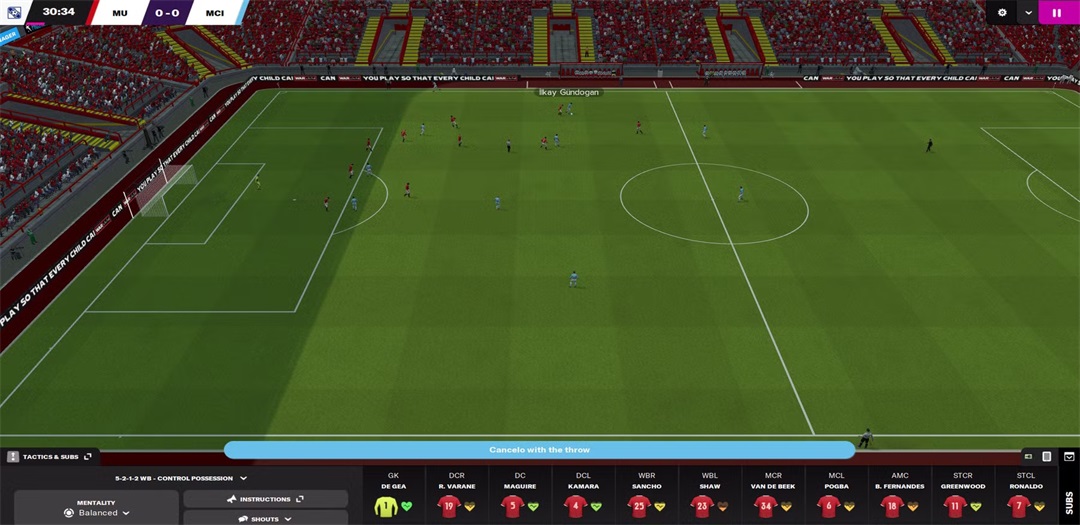Image resolution: width=1080 pixels, height=525 pixels.
Task: Select goalkeeper De Gea's shirt
Action: coord(386,506)
